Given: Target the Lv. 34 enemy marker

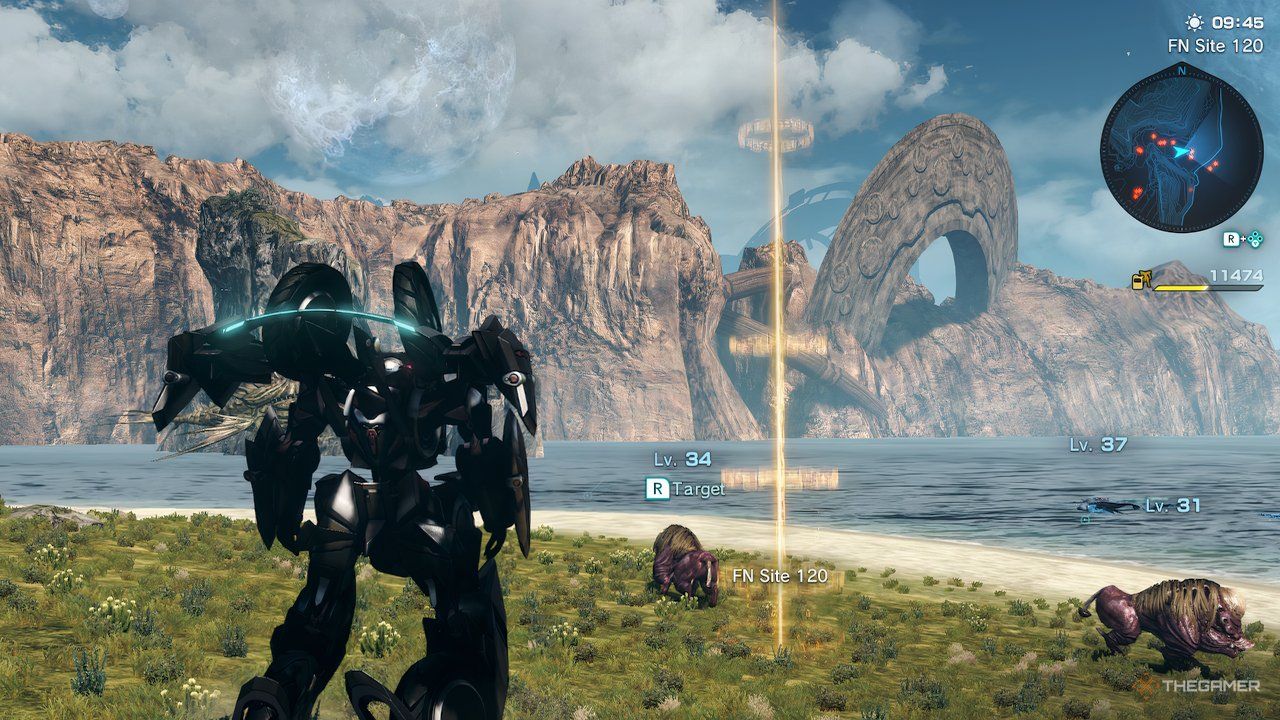Looking at the screenshot, I should click(682, 459).
